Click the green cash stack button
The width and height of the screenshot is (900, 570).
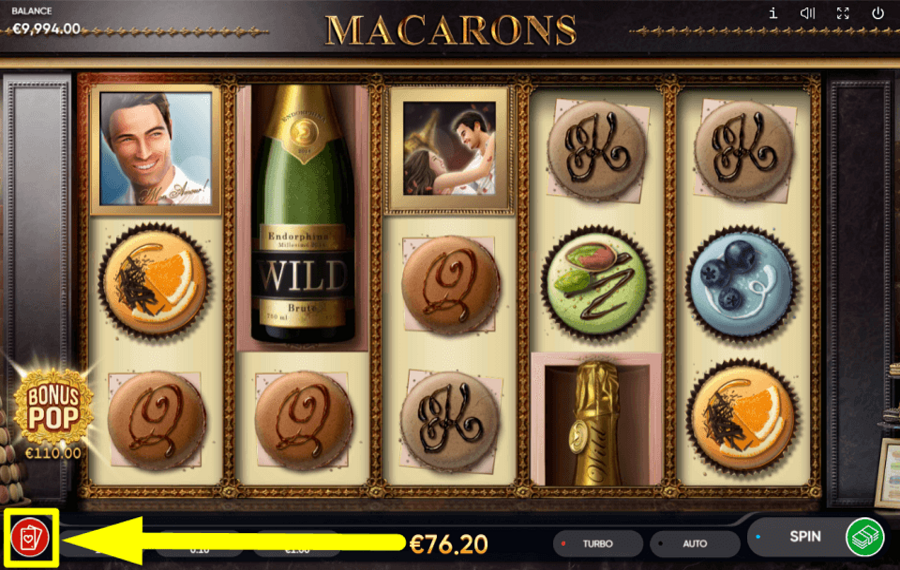(865, 537)
